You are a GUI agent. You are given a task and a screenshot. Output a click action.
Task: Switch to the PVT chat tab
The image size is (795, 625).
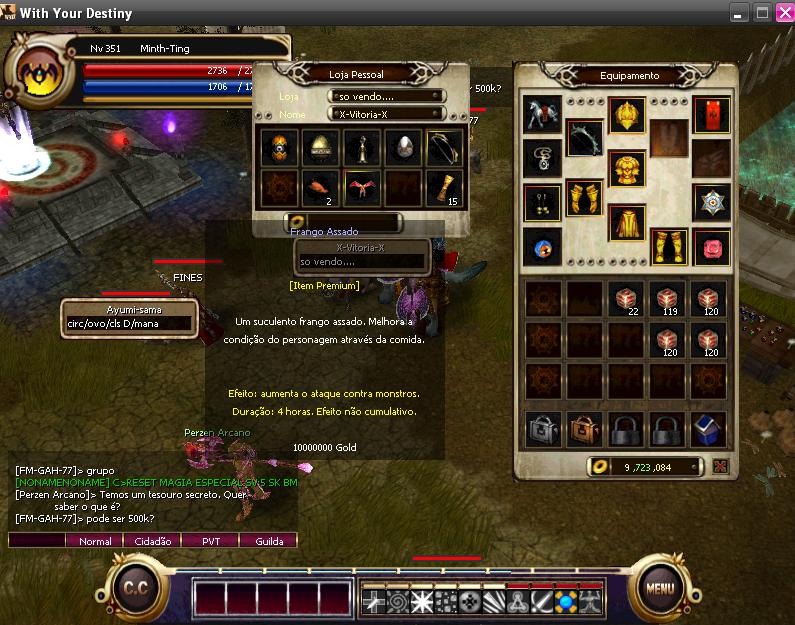click(x=210, y=541)
